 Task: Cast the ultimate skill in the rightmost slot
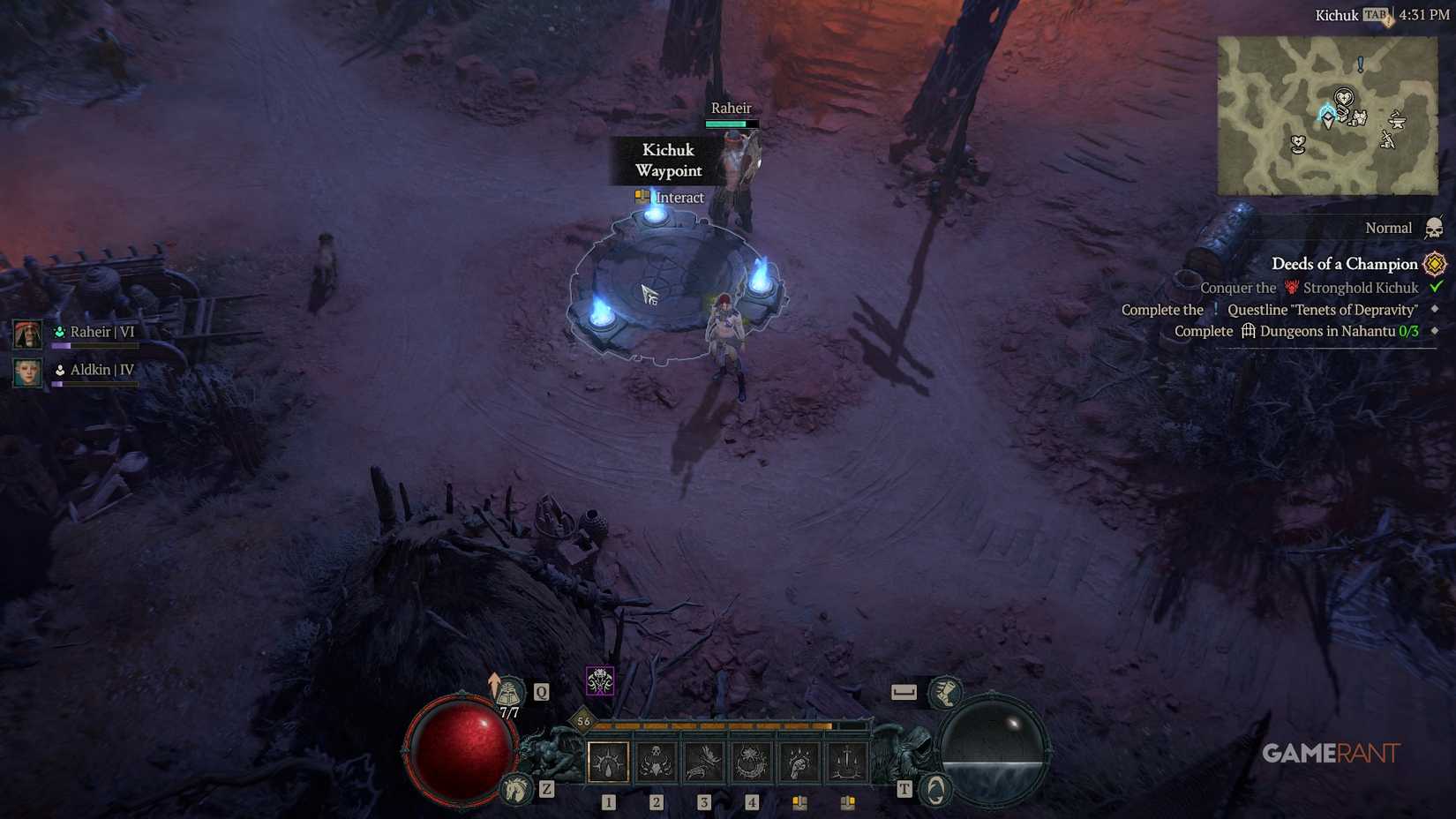tap(847, 762)
